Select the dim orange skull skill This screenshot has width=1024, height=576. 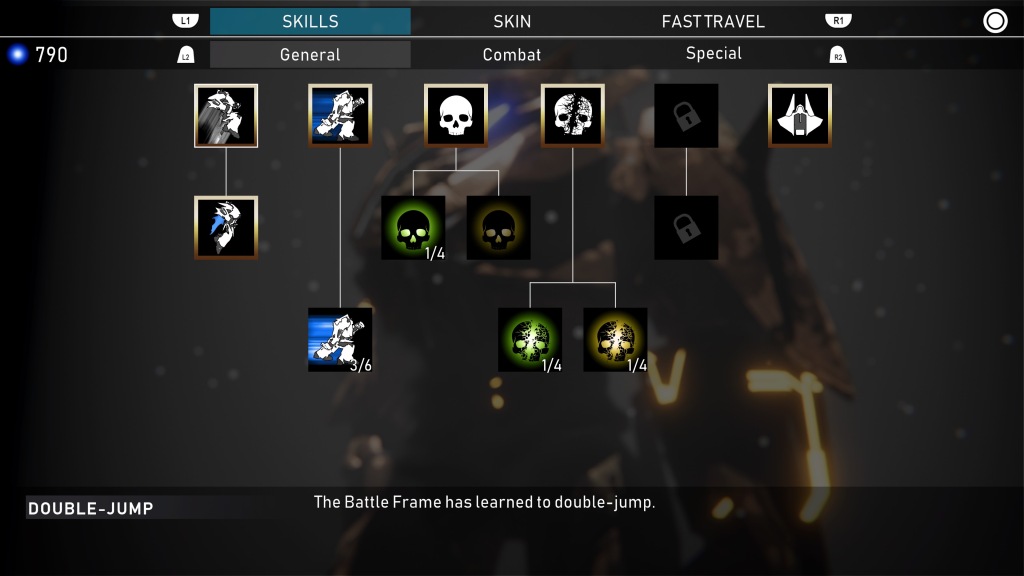click(x=499, y=228)
